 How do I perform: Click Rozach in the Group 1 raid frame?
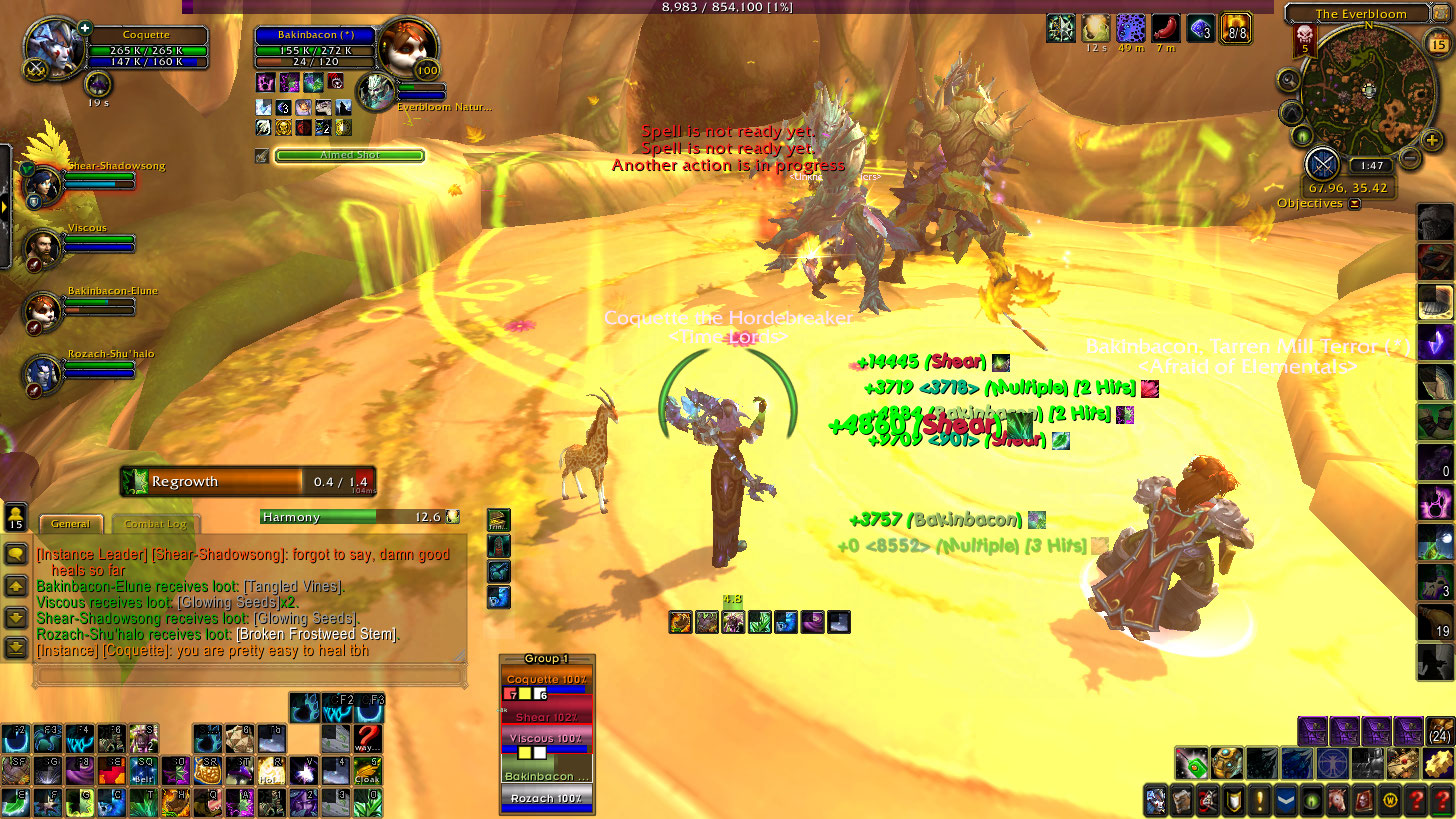[546, 800]
